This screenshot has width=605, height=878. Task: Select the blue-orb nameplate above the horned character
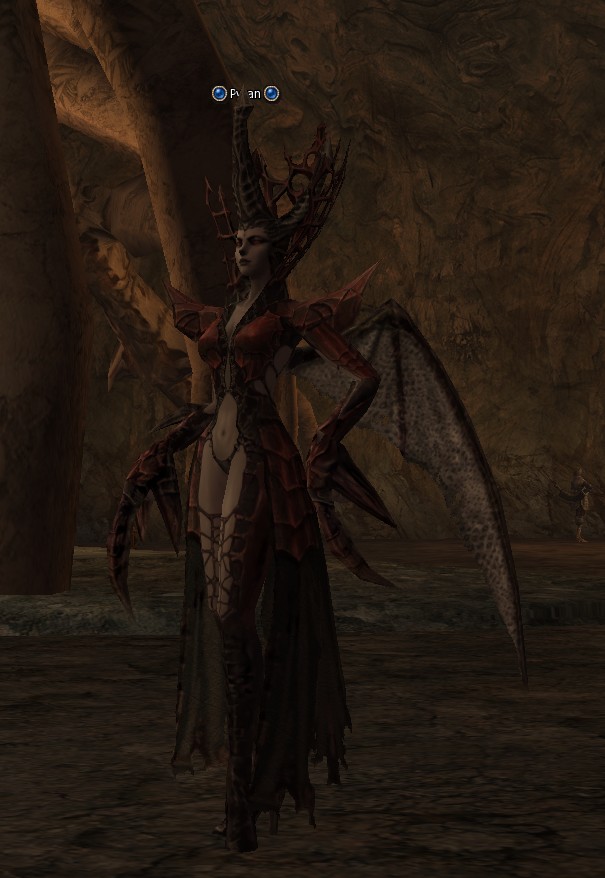245,94
